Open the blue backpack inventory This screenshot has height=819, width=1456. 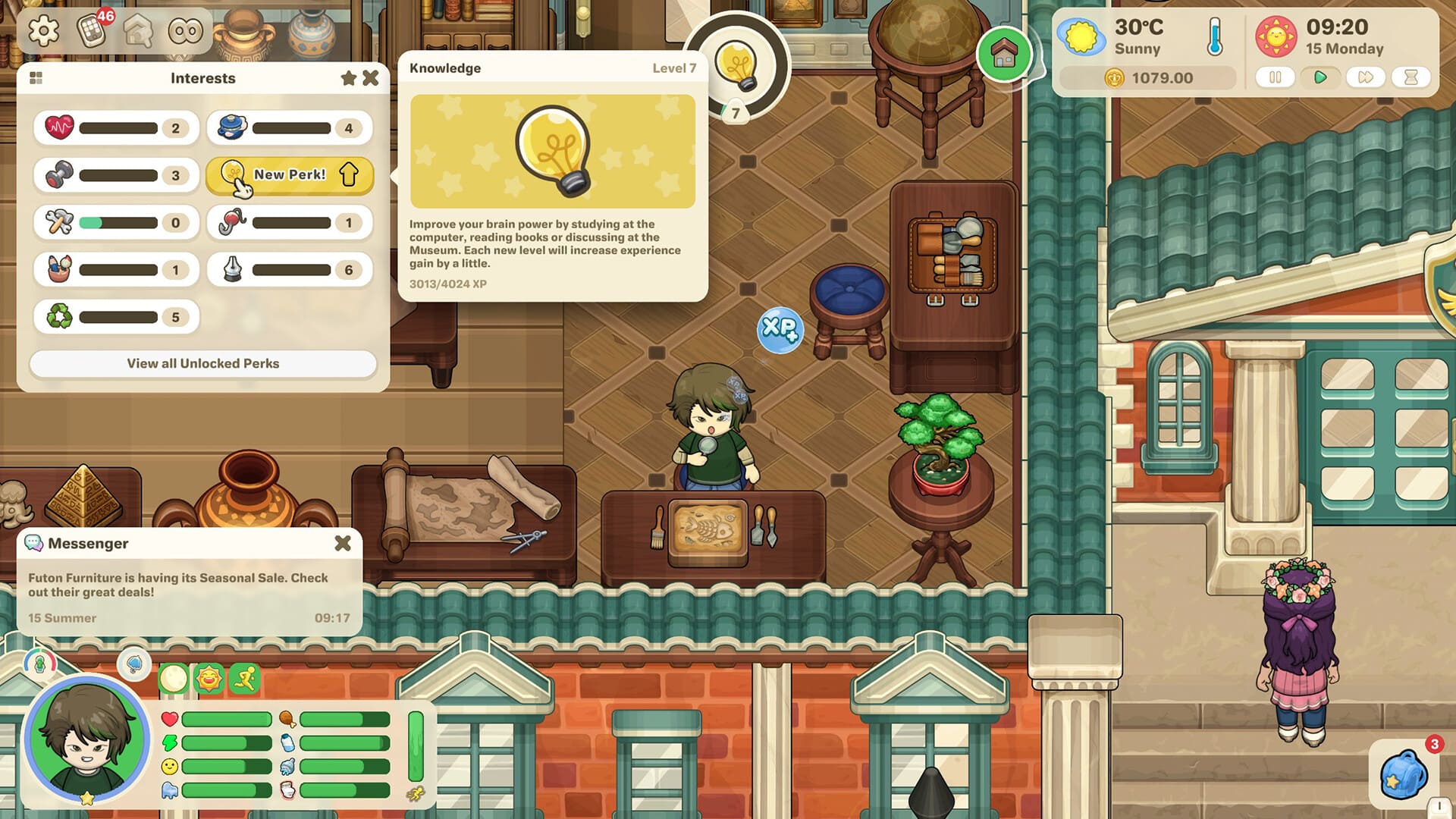pyautogui.click(x=1403, y=775)
